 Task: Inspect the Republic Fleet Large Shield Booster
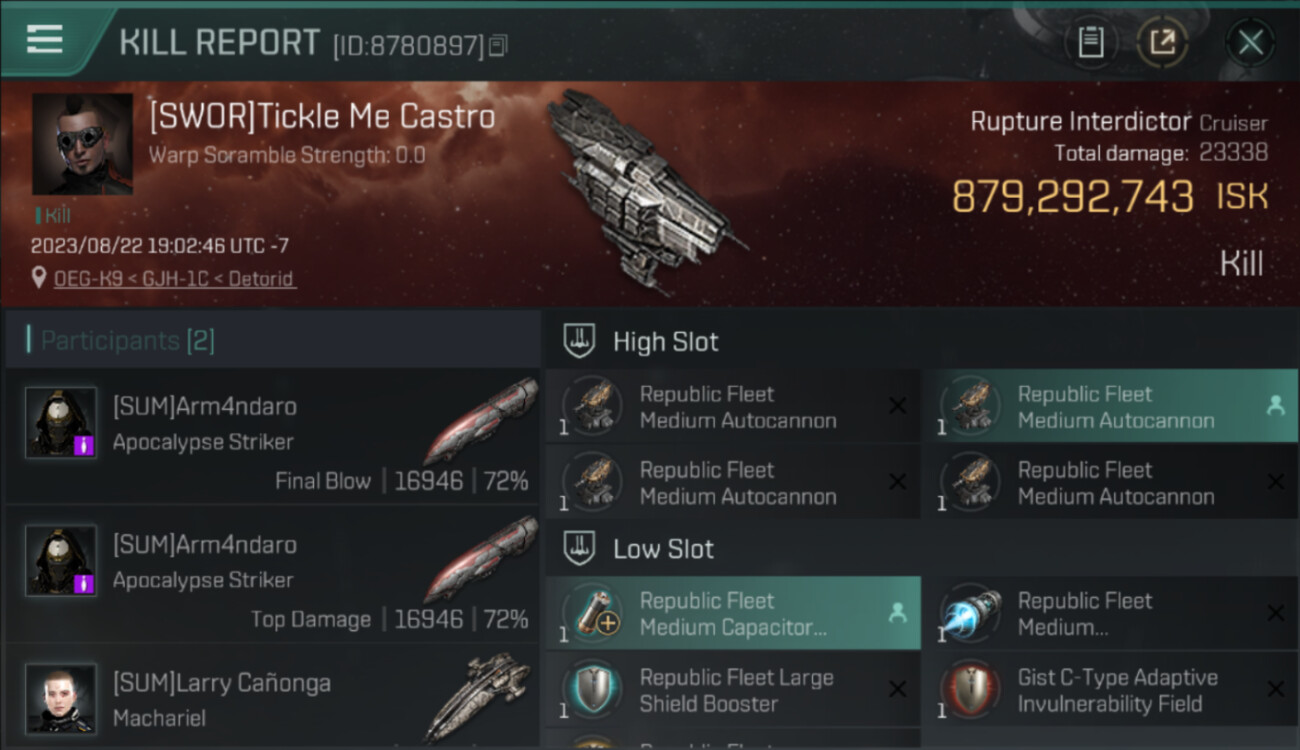pyautogui.click(x=733, y=690)
